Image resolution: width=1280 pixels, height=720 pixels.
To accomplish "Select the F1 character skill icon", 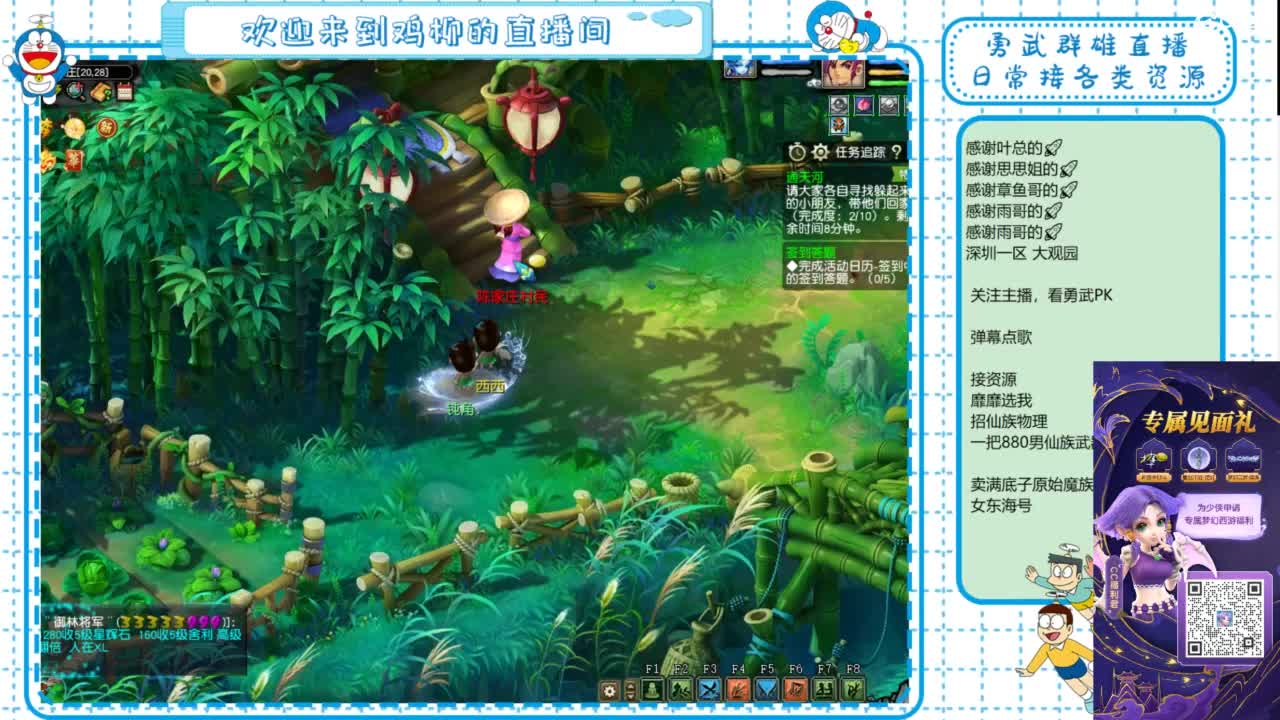I will pos(652,690).
